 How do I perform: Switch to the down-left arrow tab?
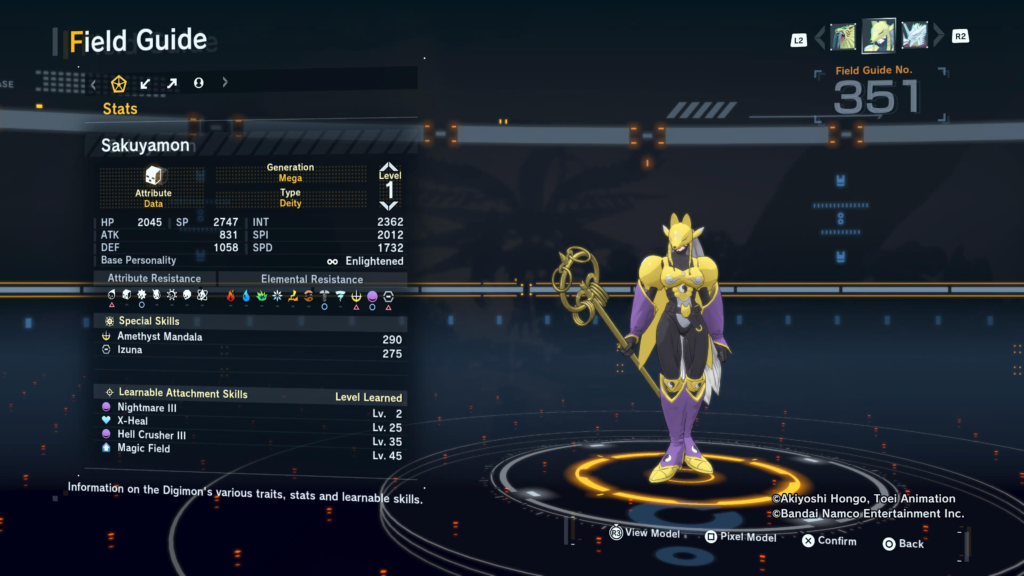click(145, 83)
